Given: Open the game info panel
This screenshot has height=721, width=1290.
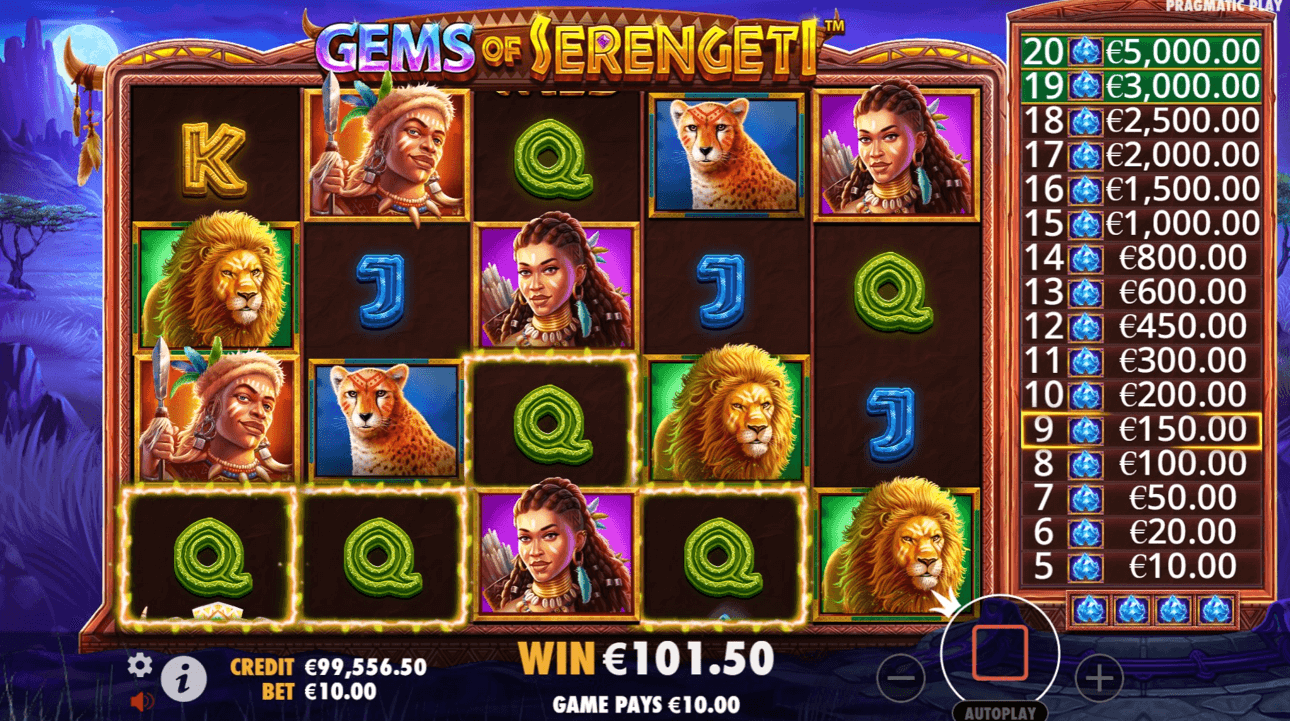Looking at the screenshot, I should tap(184, 681).
